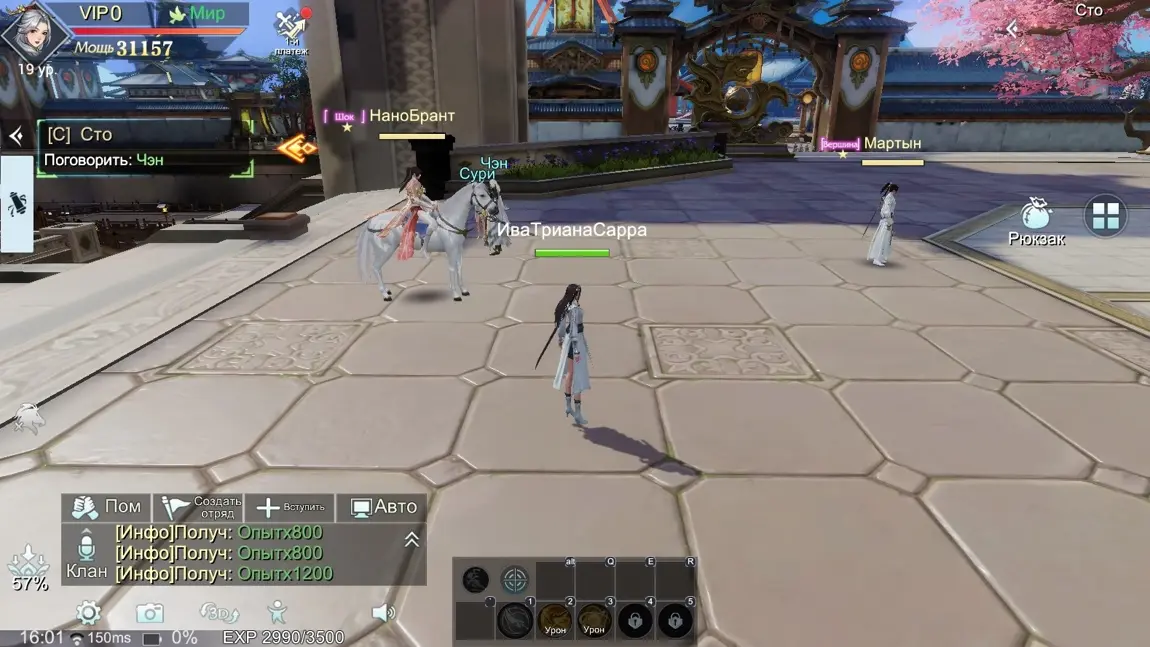Take a screenshot with the camera icon
The height and width of the screenshot is (647, 1150).
(x=150, y=612)
